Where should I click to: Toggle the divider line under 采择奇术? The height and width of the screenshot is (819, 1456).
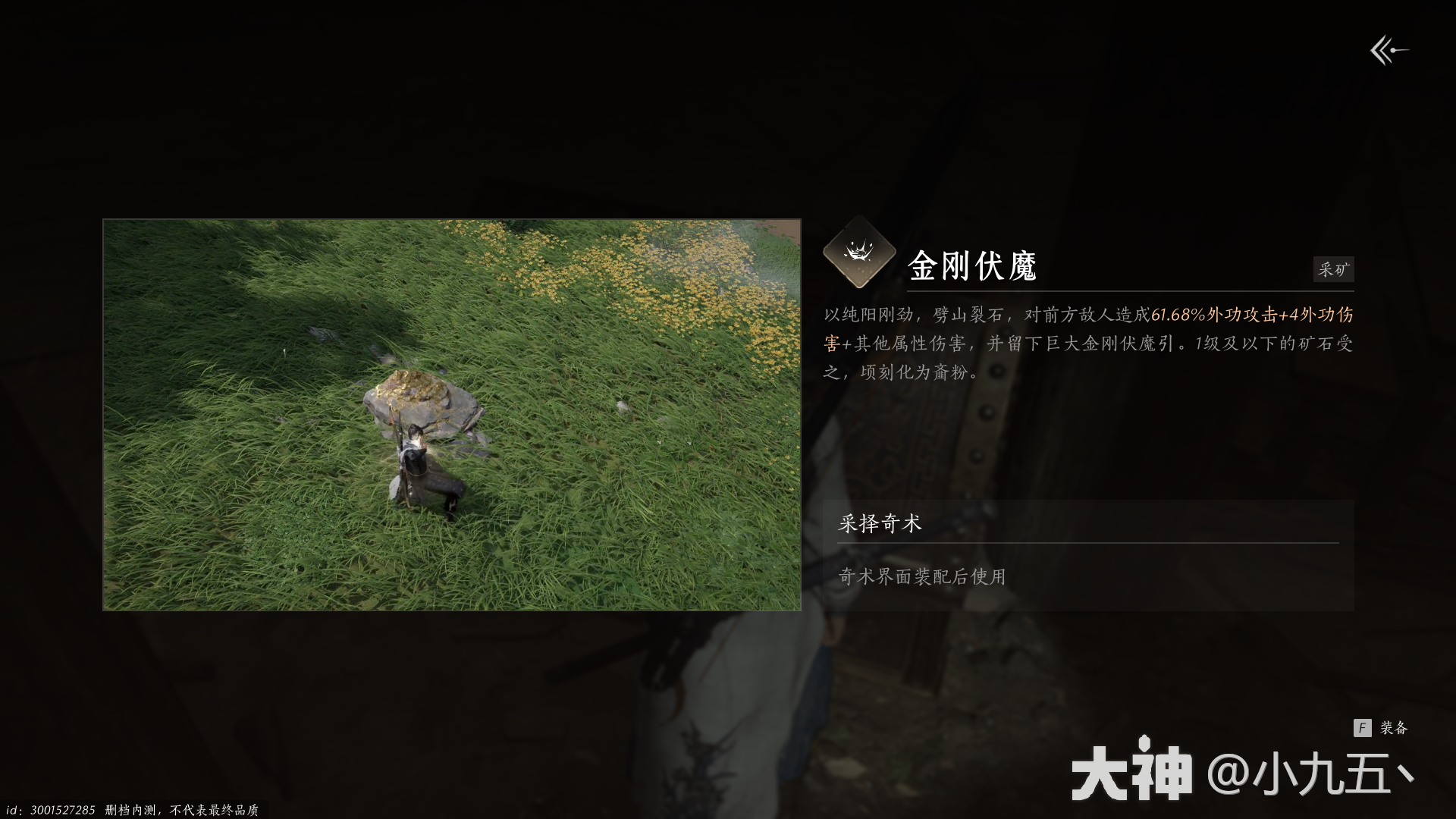click(x=1084, y=543)
